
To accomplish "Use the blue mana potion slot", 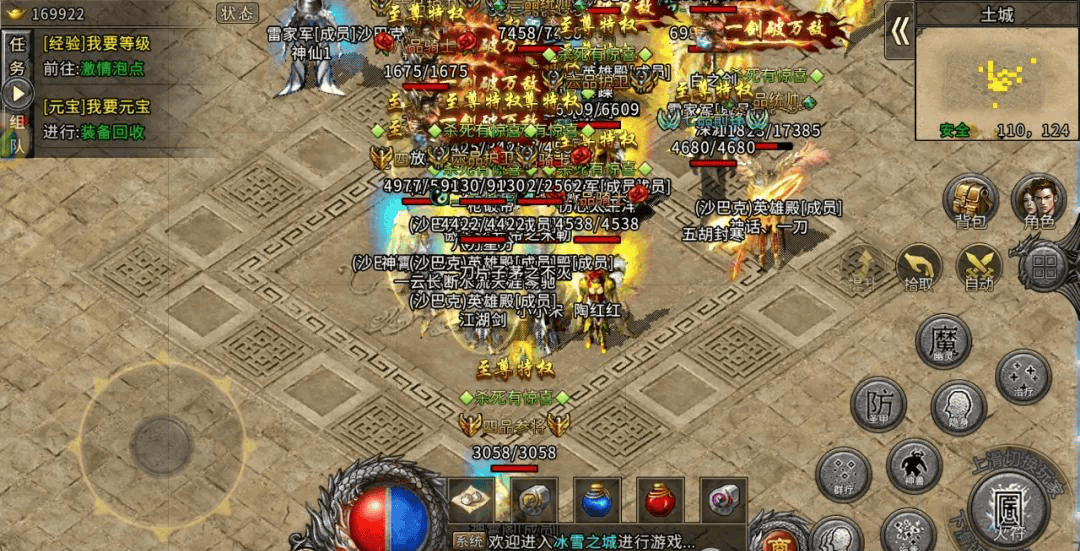I will coord(597,499).
